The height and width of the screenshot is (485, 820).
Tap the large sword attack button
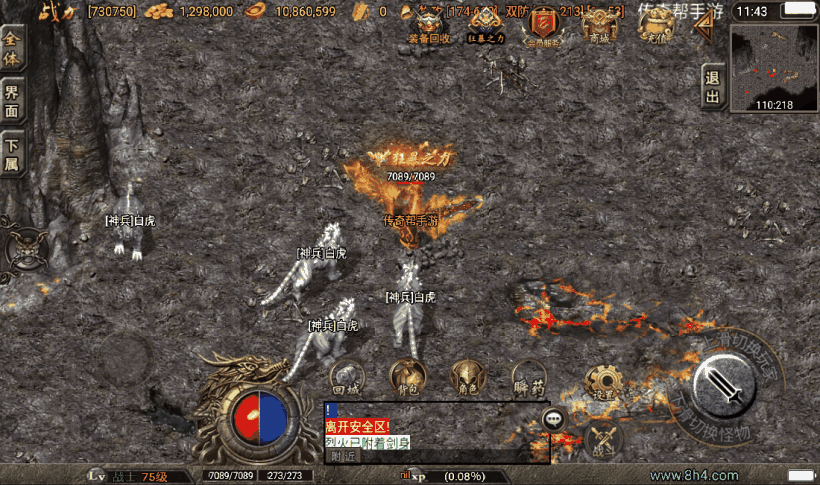pyautogui.click(x=724, y=385)
